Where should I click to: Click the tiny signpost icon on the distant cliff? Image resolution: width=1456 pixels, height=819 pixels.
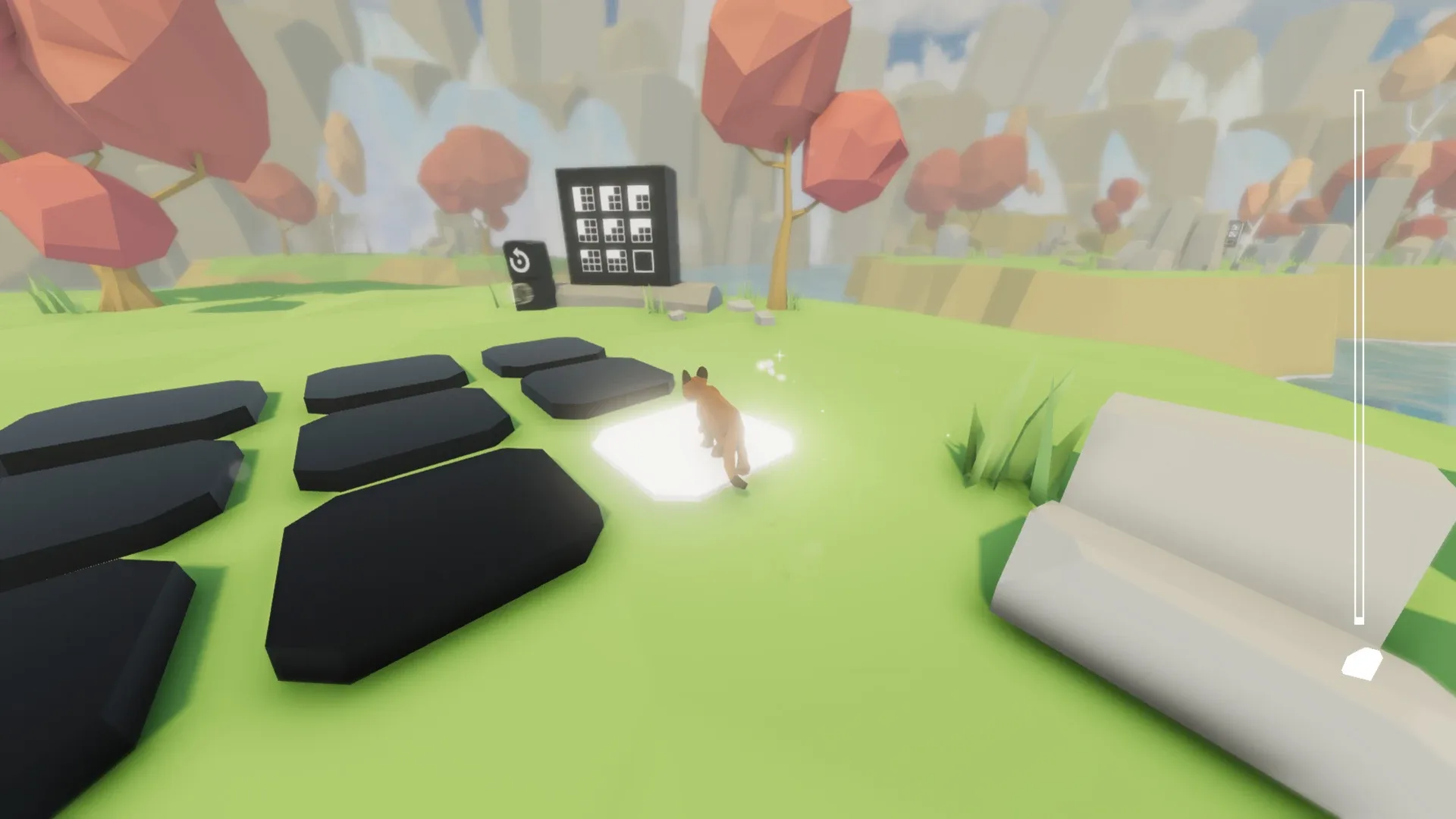click(x=1235, y=232)
